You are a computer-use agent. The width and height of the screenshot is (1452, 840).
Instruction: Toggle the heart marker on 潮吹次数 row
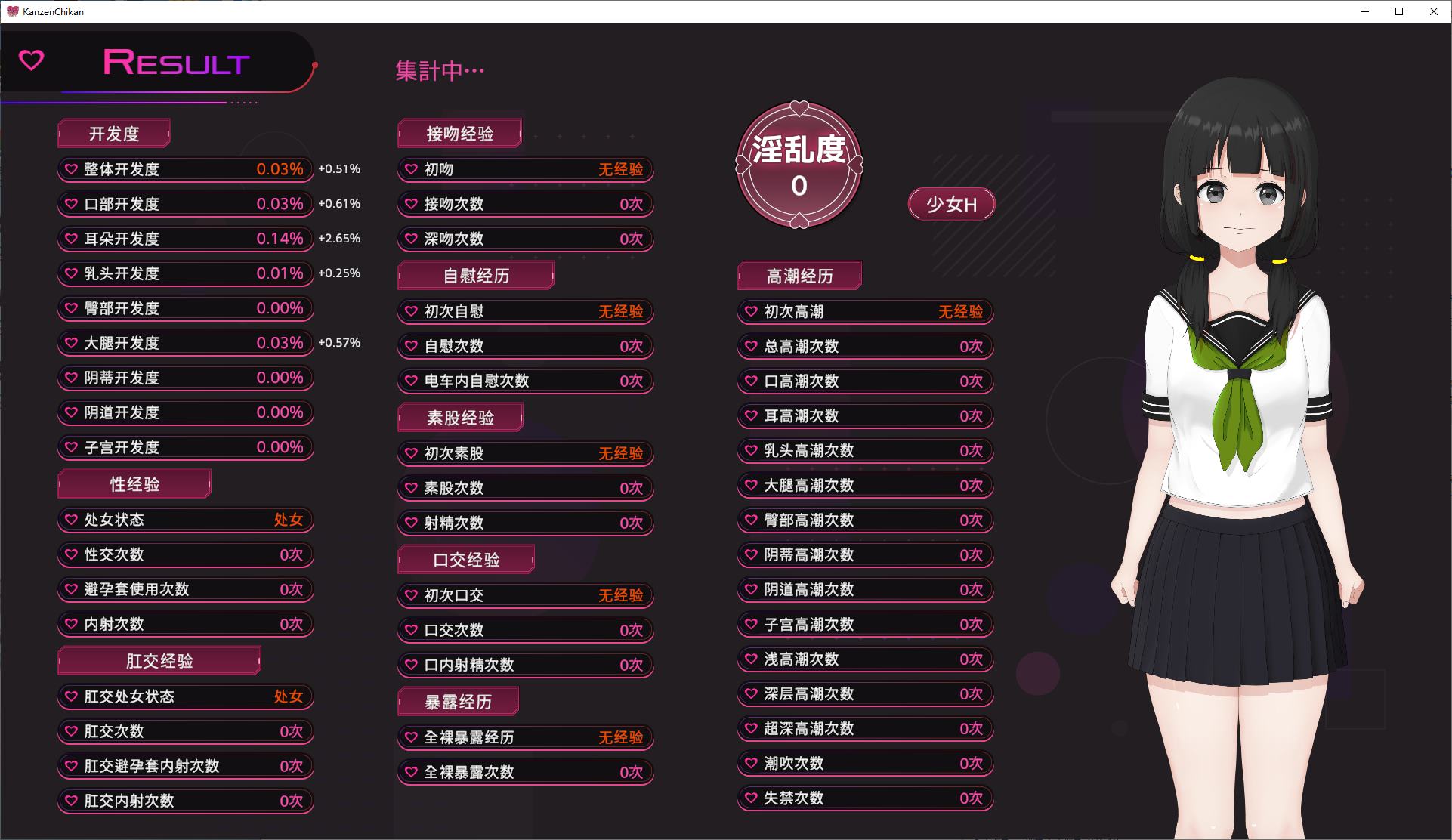749,763
